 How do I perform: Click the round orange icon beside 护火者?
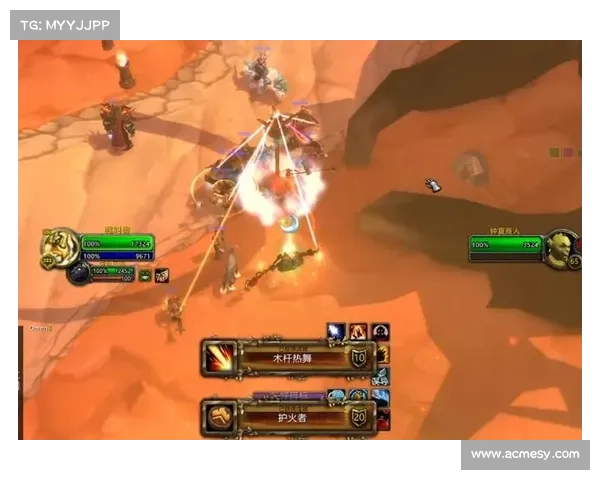(219, 417)
